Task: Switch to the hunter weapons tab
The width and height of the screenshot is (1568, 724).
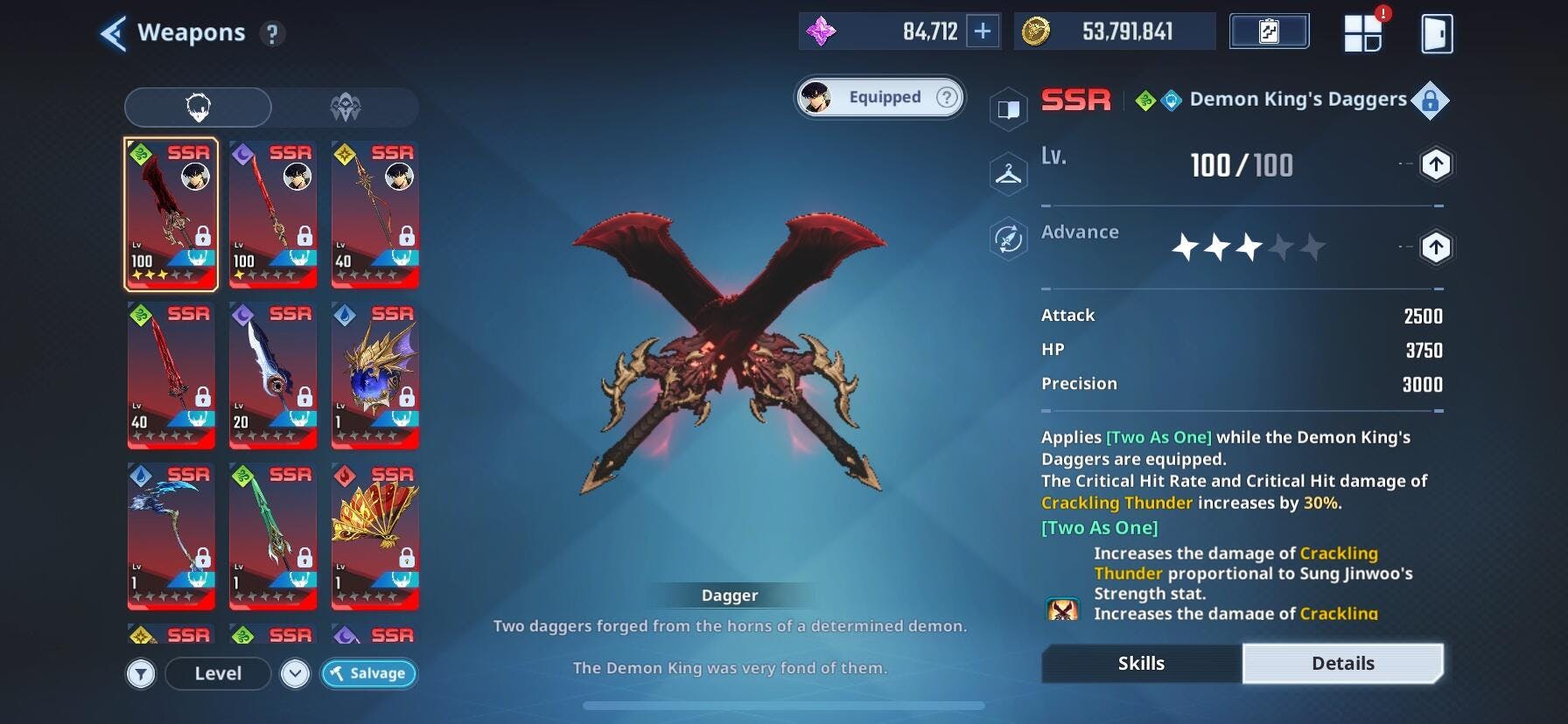Action: 345,108
